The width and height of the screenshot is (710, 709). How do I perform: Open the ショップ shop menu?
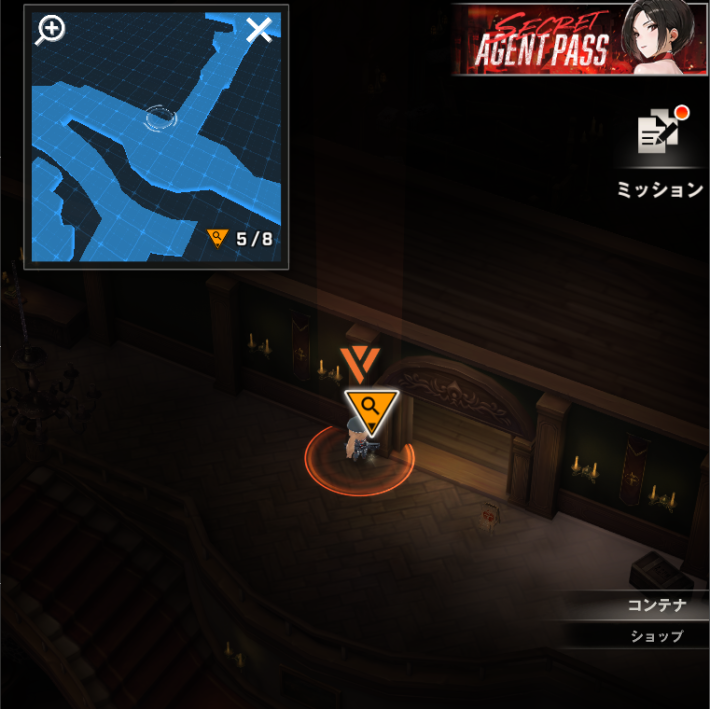(x=656, y=636)
